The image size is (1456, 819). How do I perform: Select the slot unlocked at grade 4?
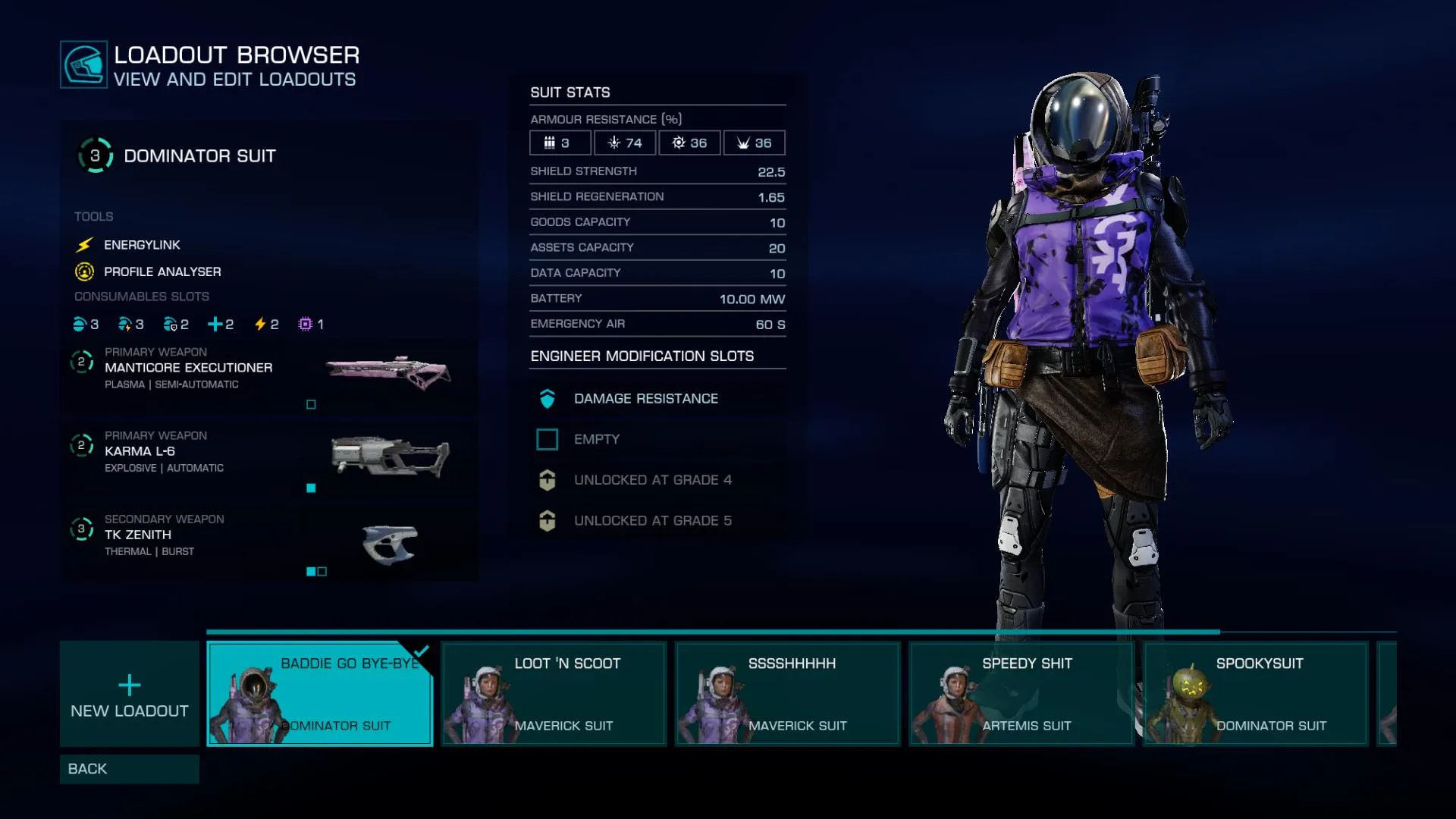pos(657,480)
